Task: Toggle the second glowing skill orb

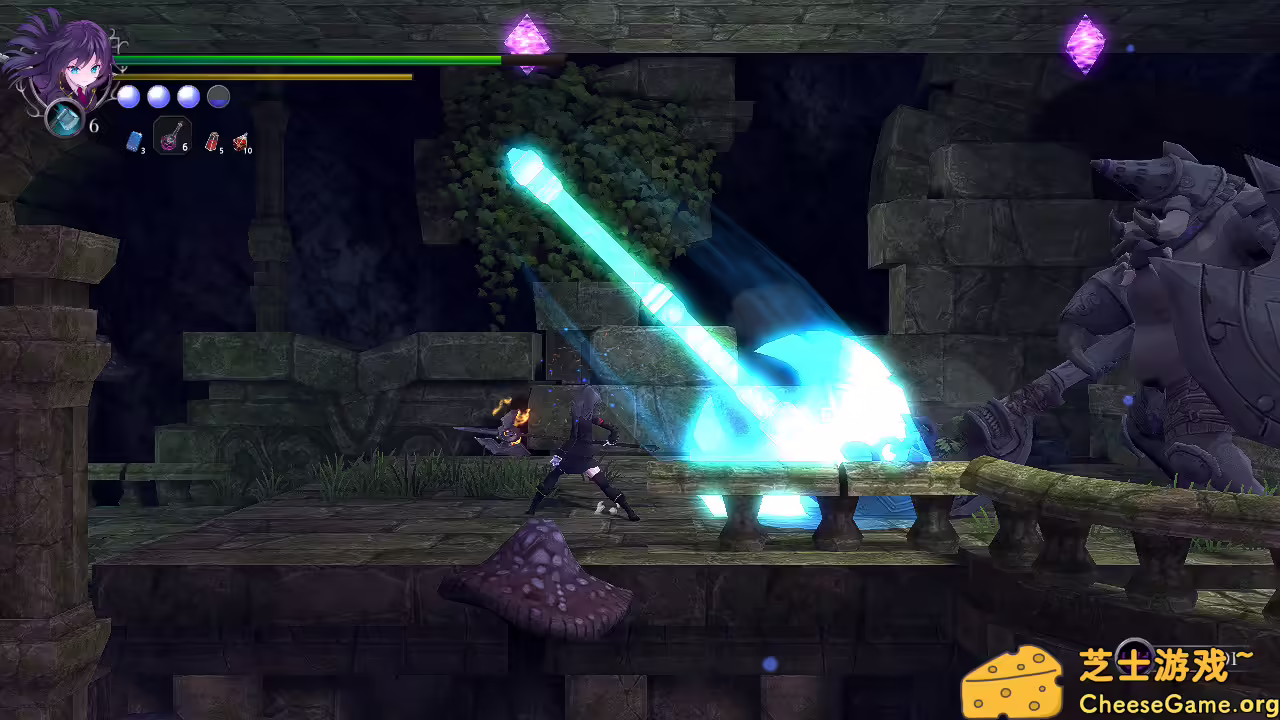Action: coord(158,96)
